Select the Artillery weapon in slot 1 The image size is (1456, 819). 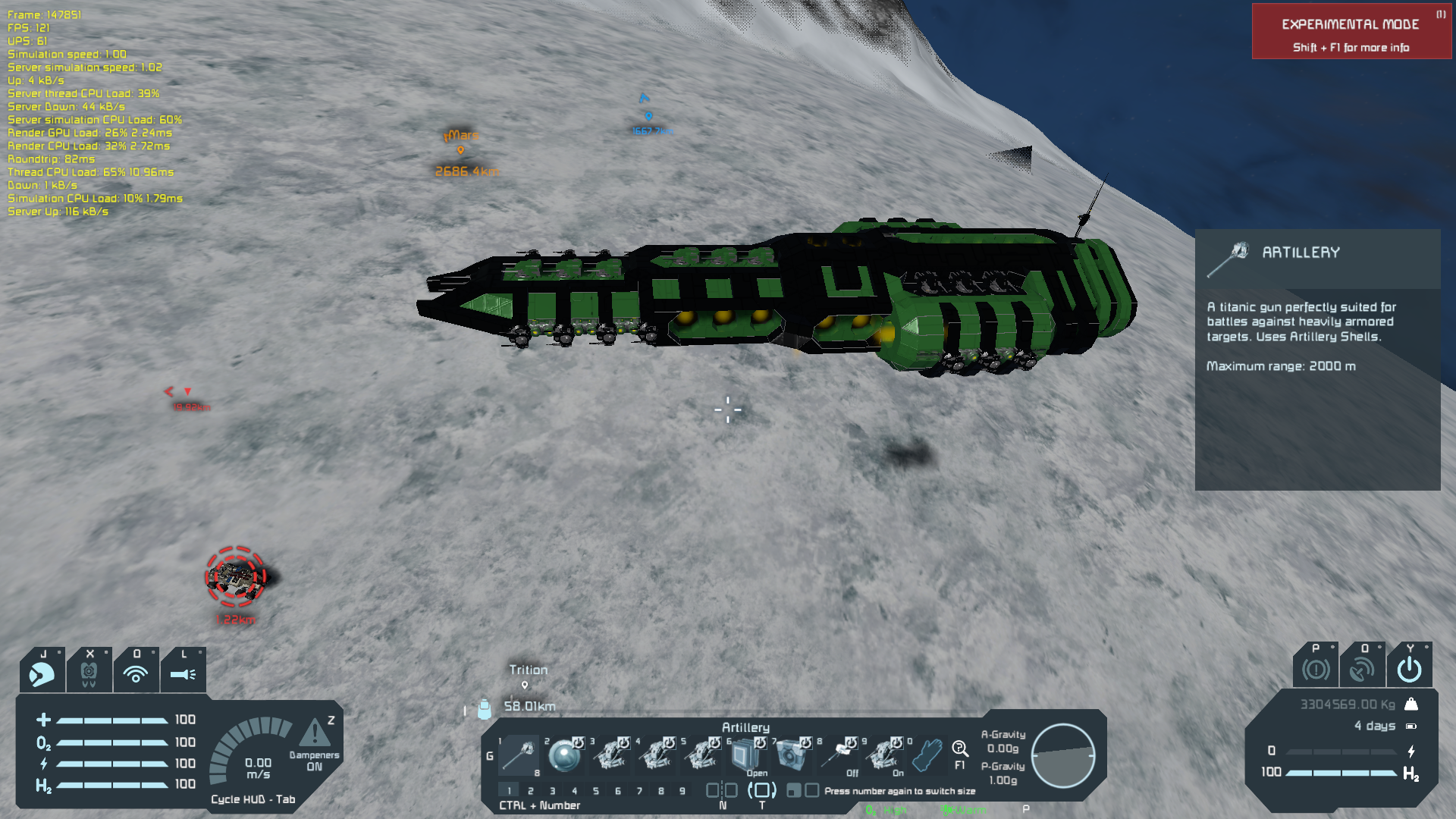click(519, 755)
